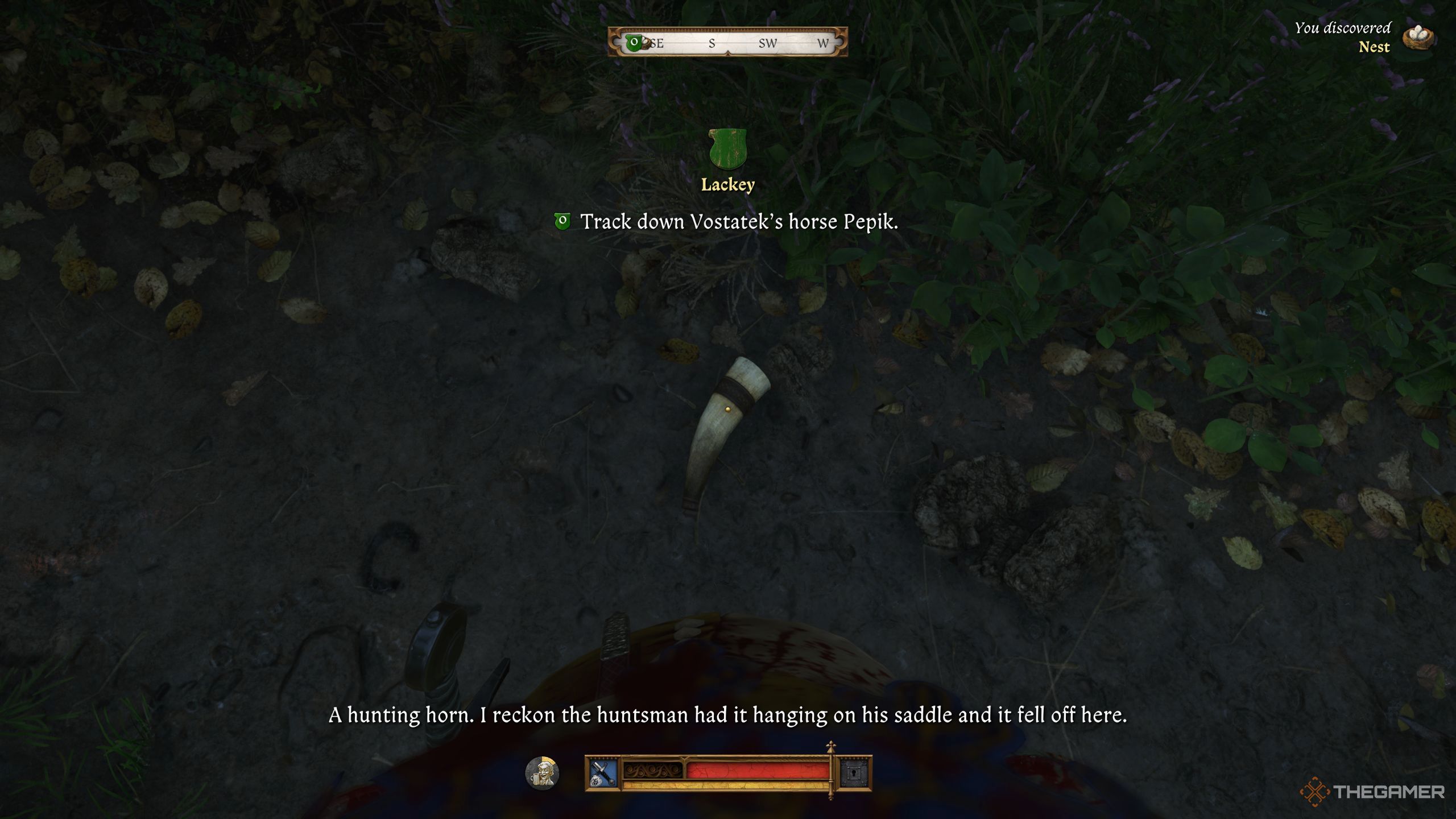Inspect the drunk man status icon
Screen dimensions: 1456x819
click(x=542, y=773)
